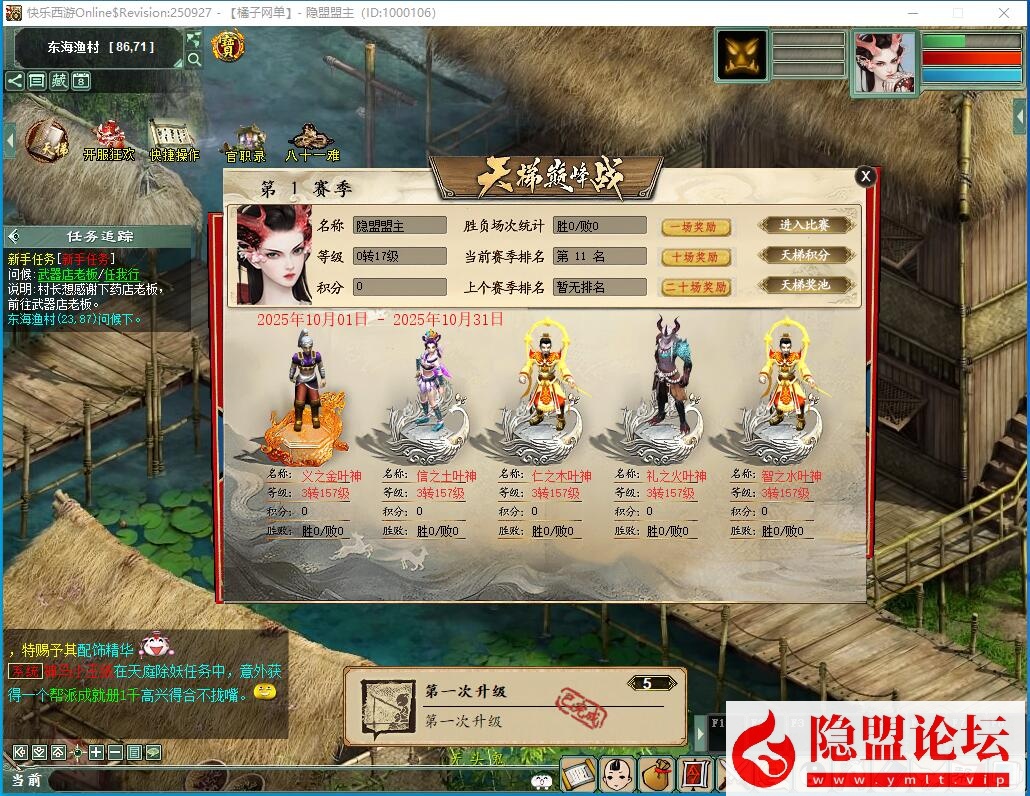Screen dimensions: 1030x796
Task: Open the 天梯积分 ladder points button
Action: pos(805,255)
